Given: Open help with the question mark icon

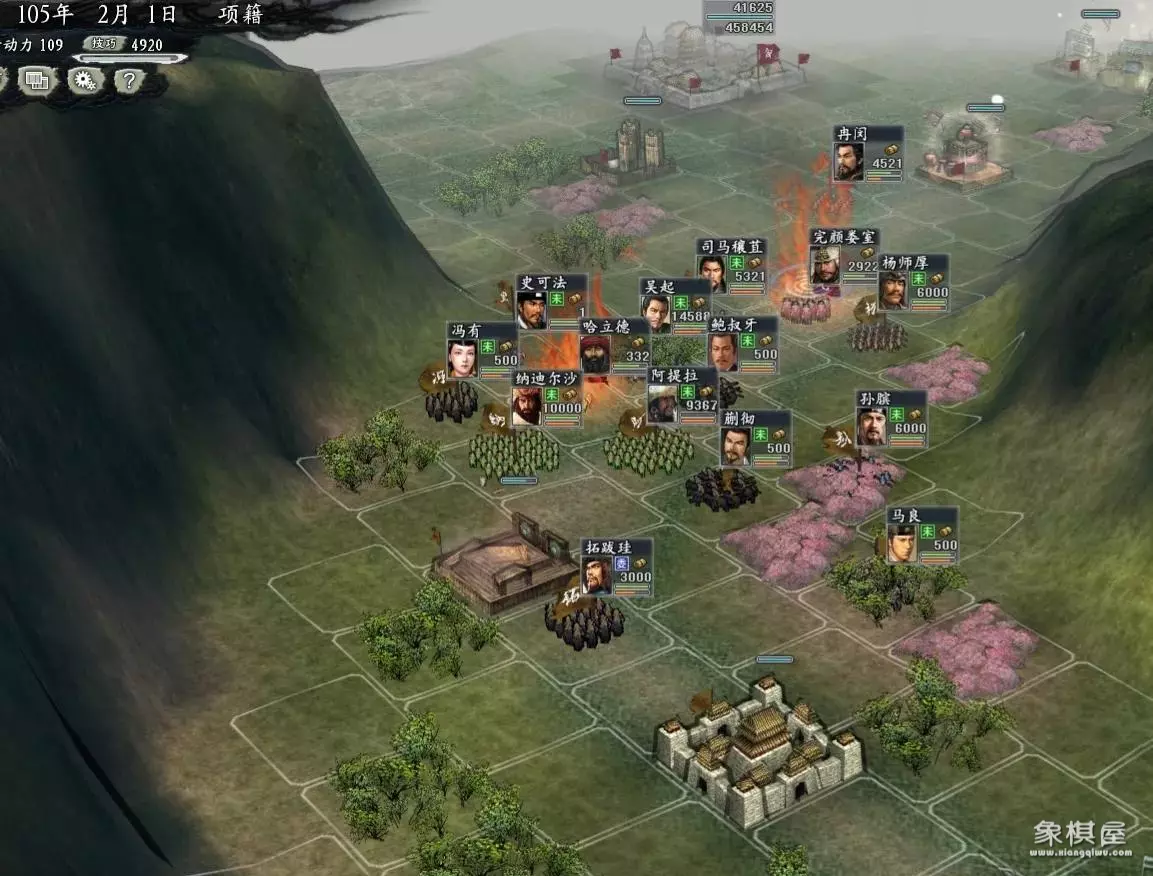Looking at the screenshot, I should 128,80.
